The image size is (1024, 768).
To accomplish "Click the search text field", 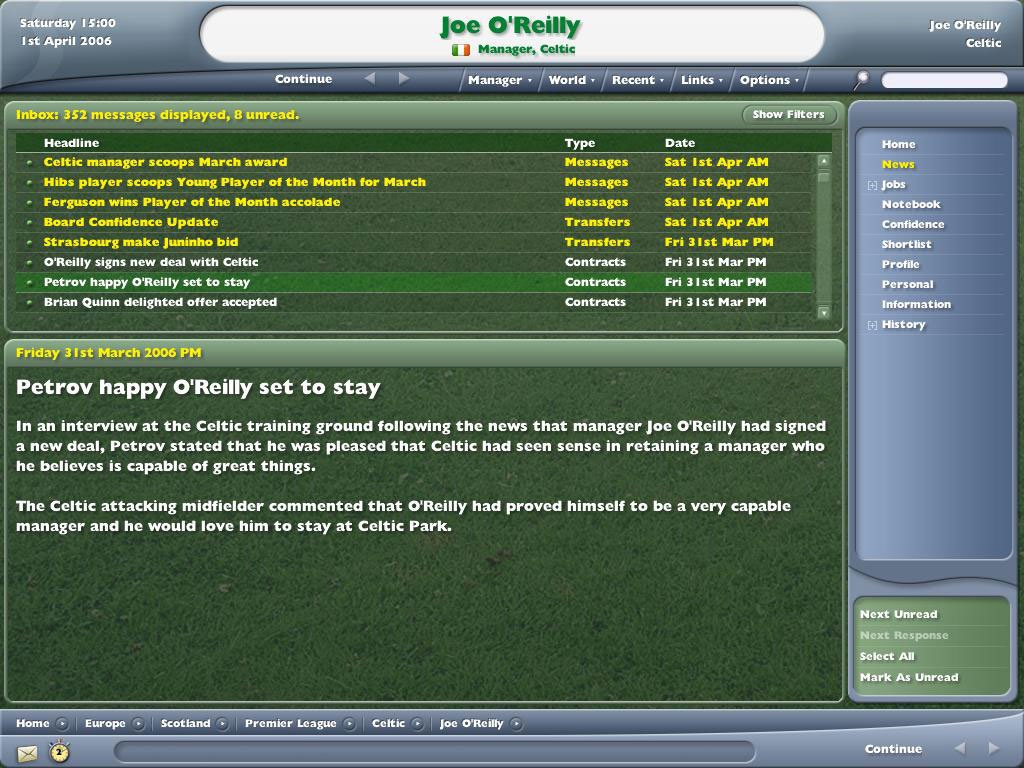I will 944,80.
